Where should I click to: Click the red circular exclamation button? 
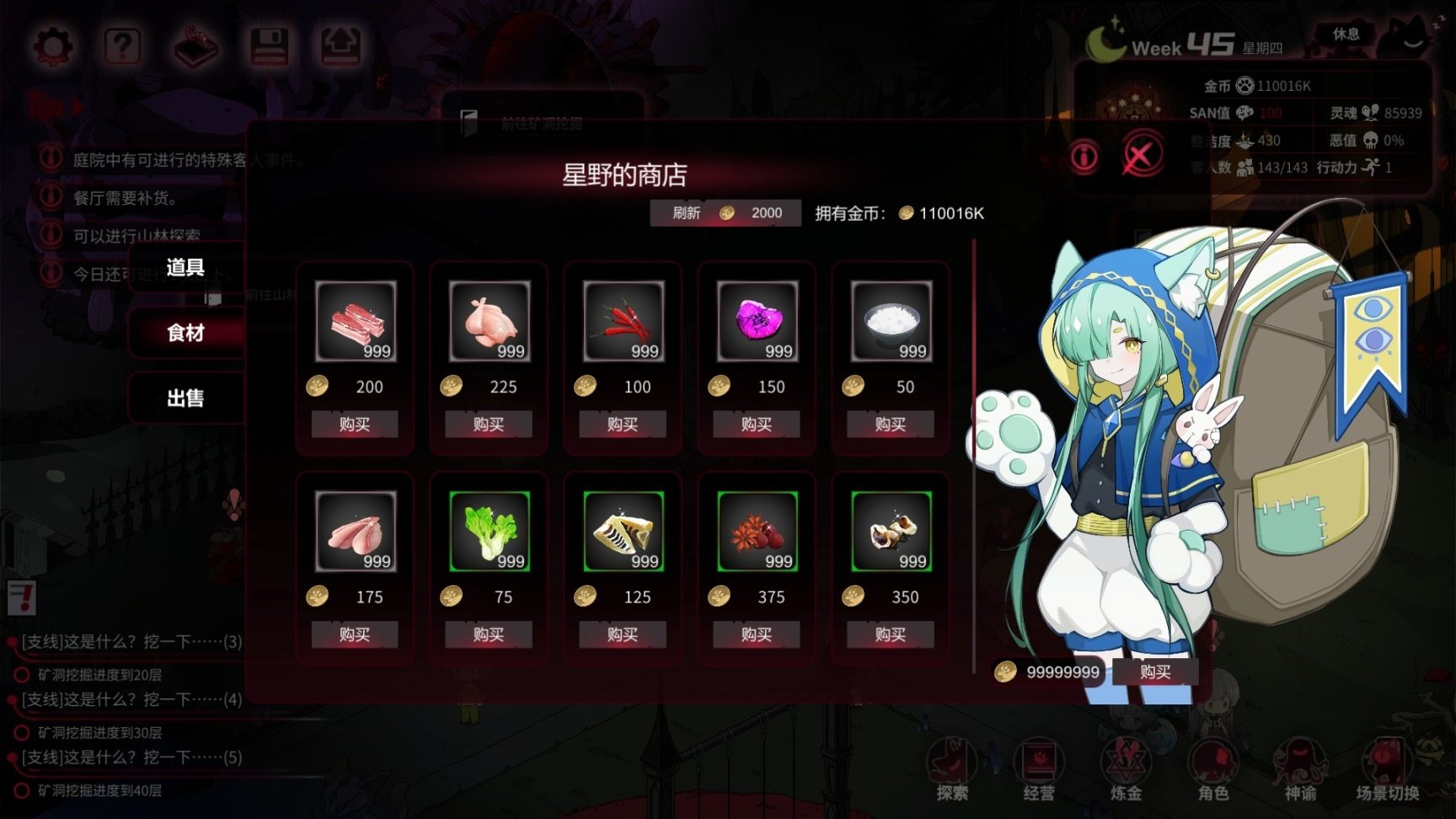coord(1085,158)
